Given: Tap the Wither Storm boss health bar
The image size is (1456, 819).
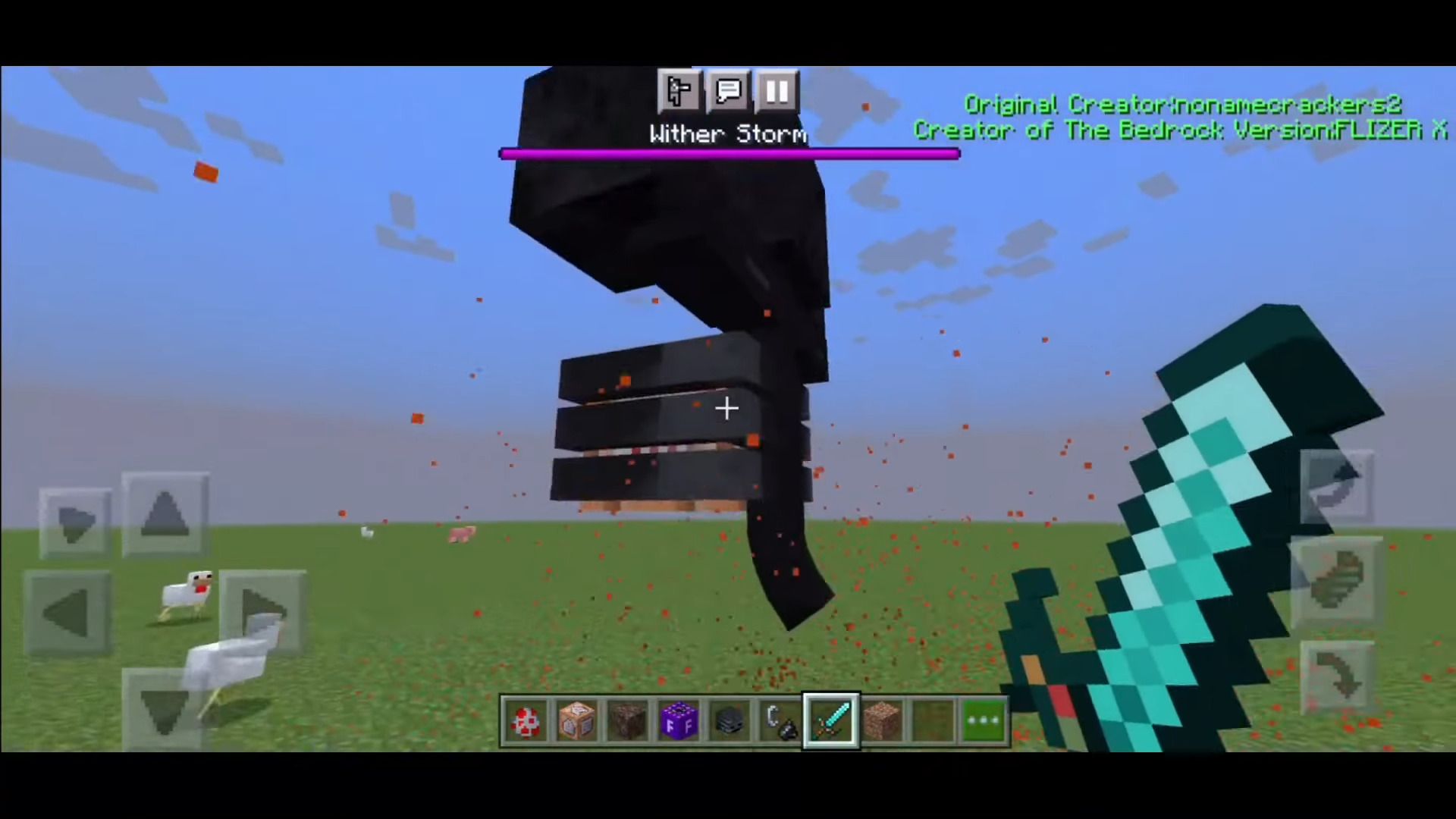Looking at the screenshot, I should point(728,154).
